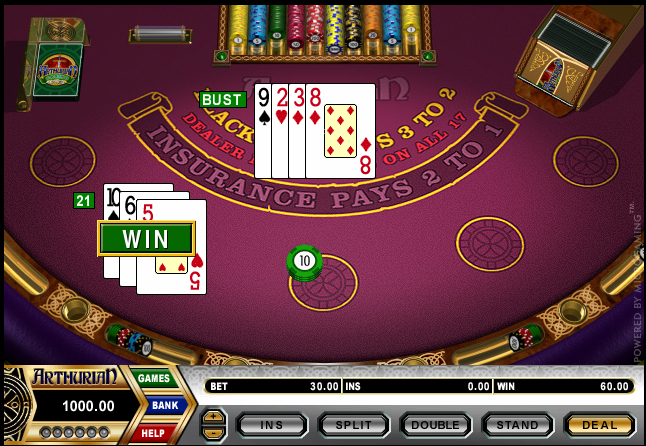Click the DEAL button
The height and width of the screenshot is (446, 646).
pyautogui.click(x=599, y=425)
